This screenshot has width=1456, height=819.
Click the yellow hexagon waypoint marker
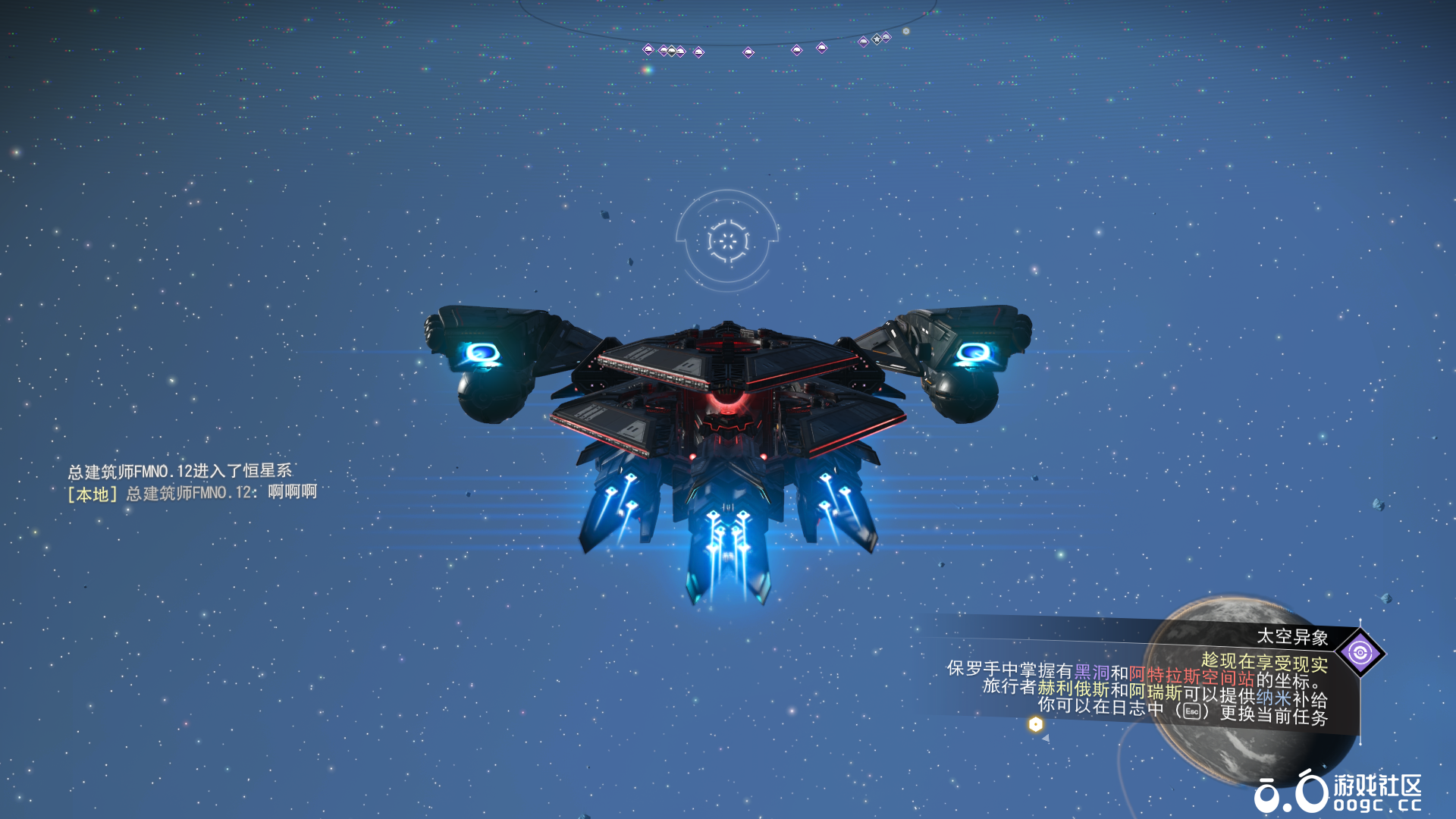pyautogui.click(x=1035, y=724)
